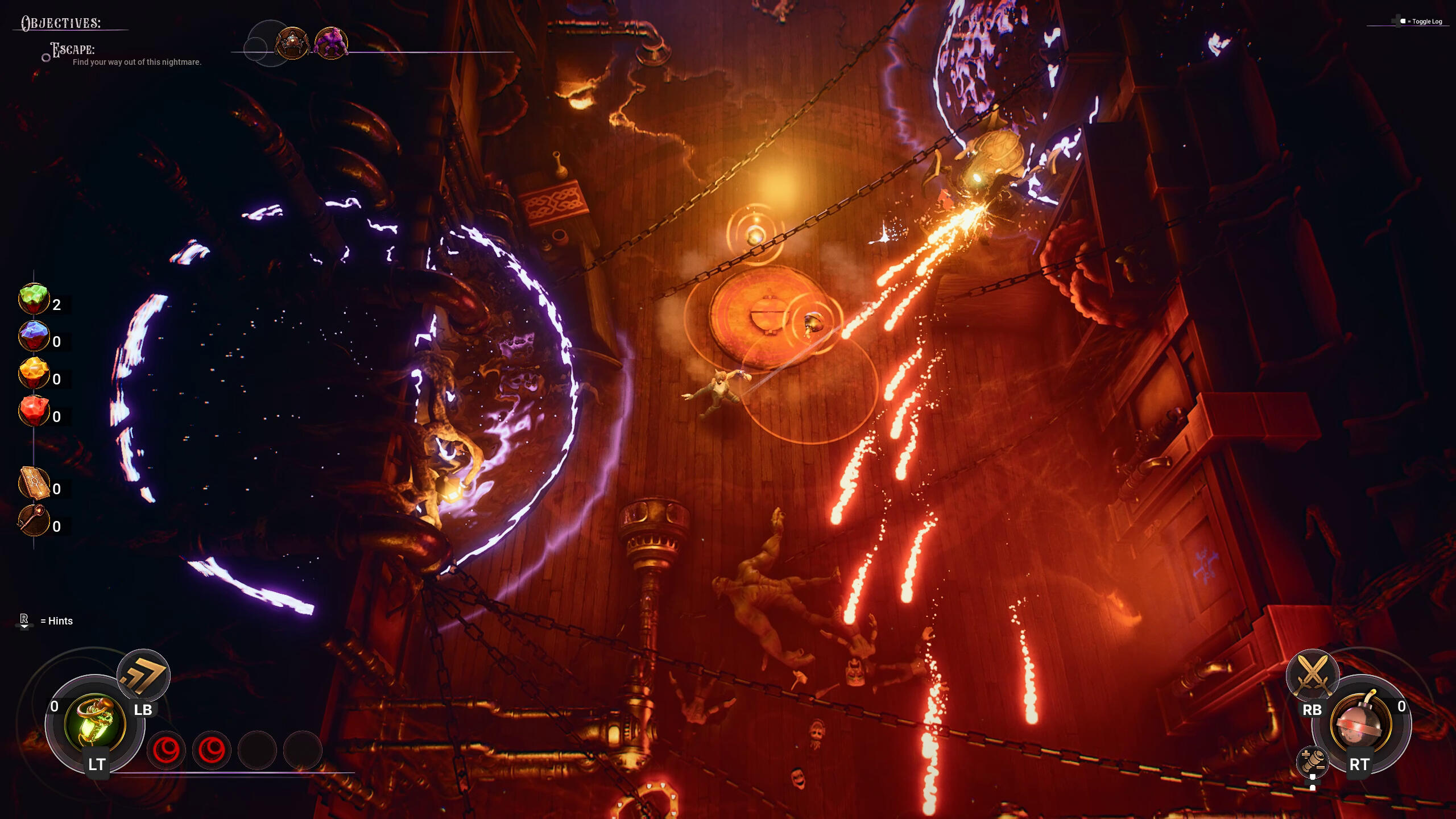Select the green gem resource icon
1456x819 pixels.
tap(34, 299)
